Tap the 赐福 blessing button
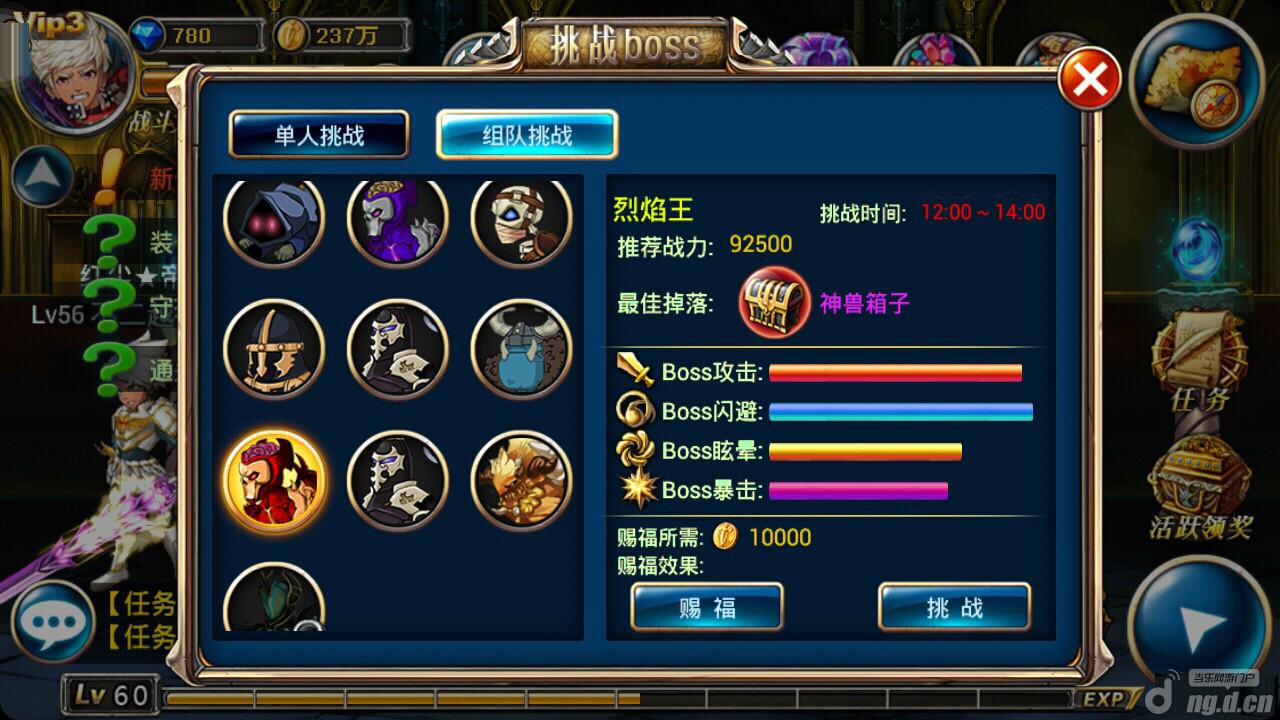Screen dimensions: 1280x720 [707, 607]
